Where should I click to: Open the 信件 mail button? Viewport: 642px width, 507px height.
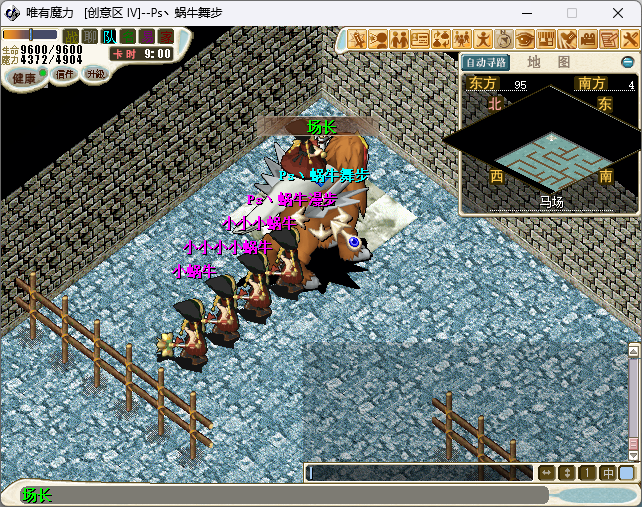tap(64, 74)
